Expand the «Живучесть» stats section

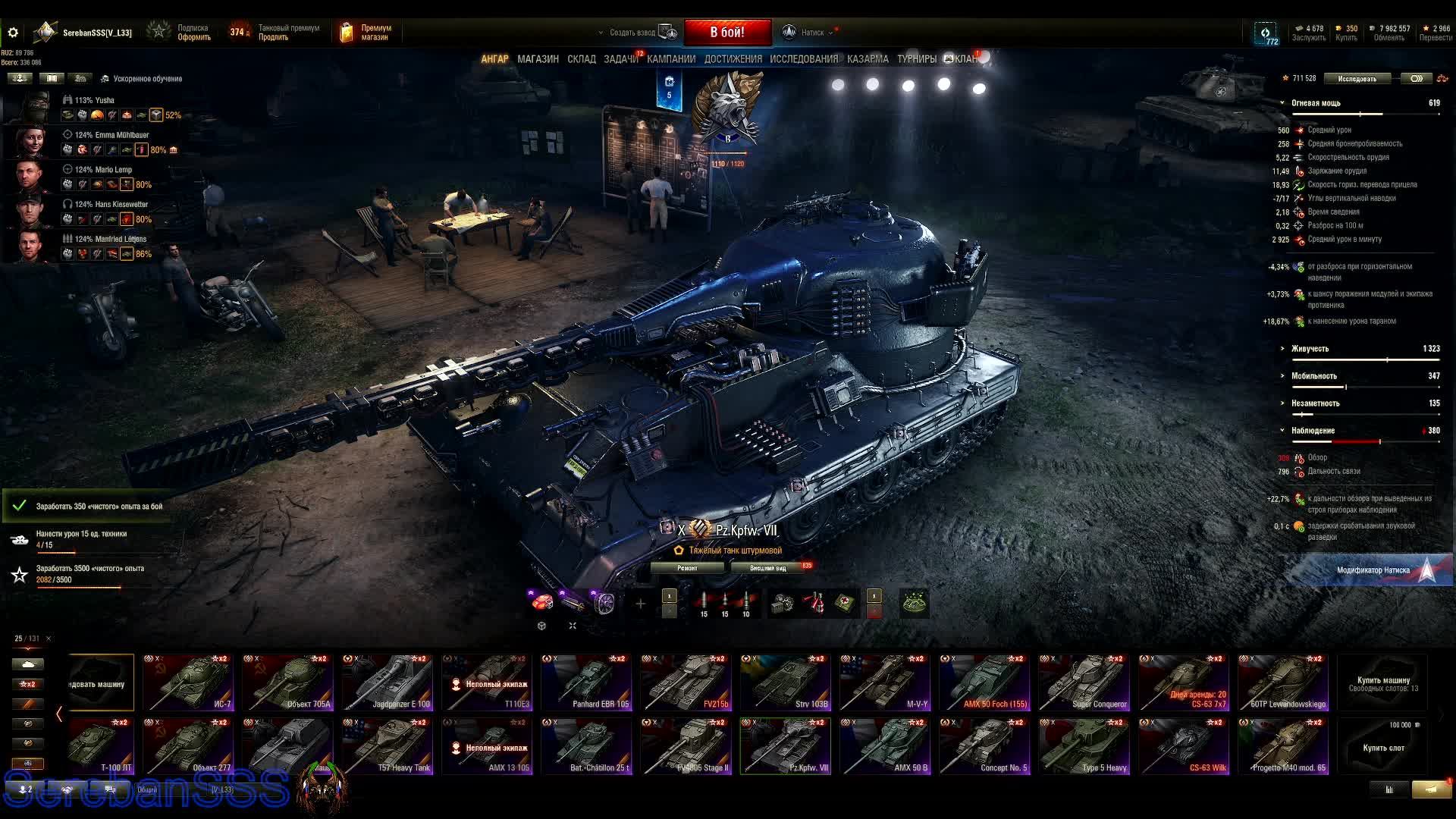pos(1310,349)
